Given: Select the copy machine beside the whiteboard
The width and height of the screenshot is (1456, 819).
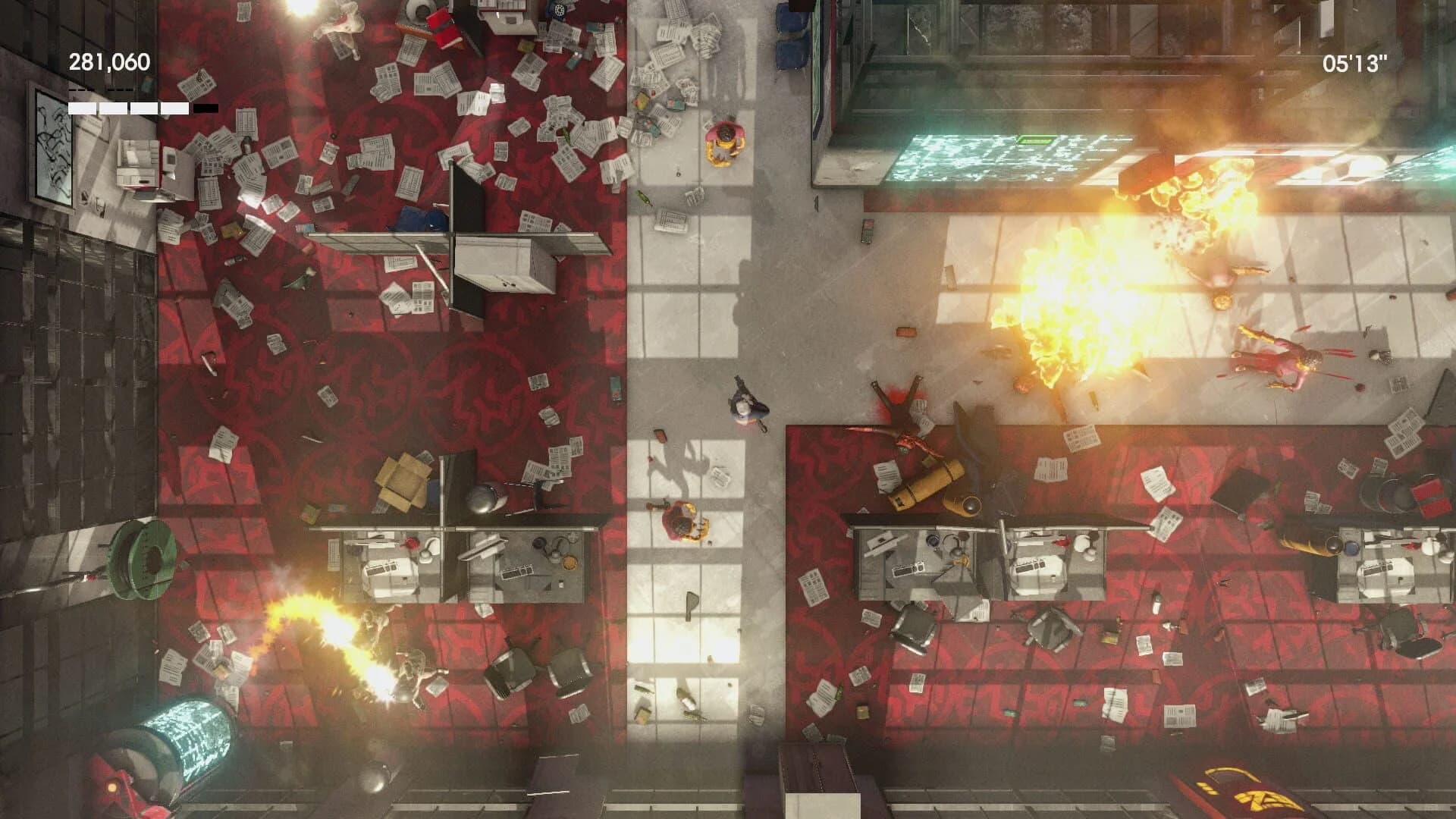Looking at the screenshot, I should coord(136,163).
